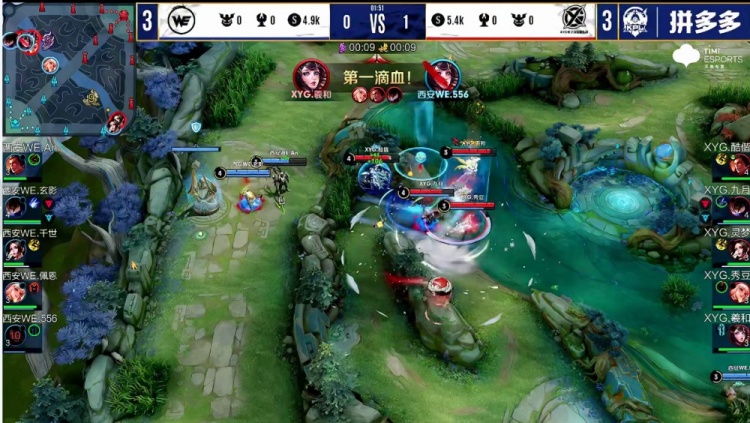
Task: Click XYG.羲和 killer portrait in first-blood banner
Action: point(309,75)
